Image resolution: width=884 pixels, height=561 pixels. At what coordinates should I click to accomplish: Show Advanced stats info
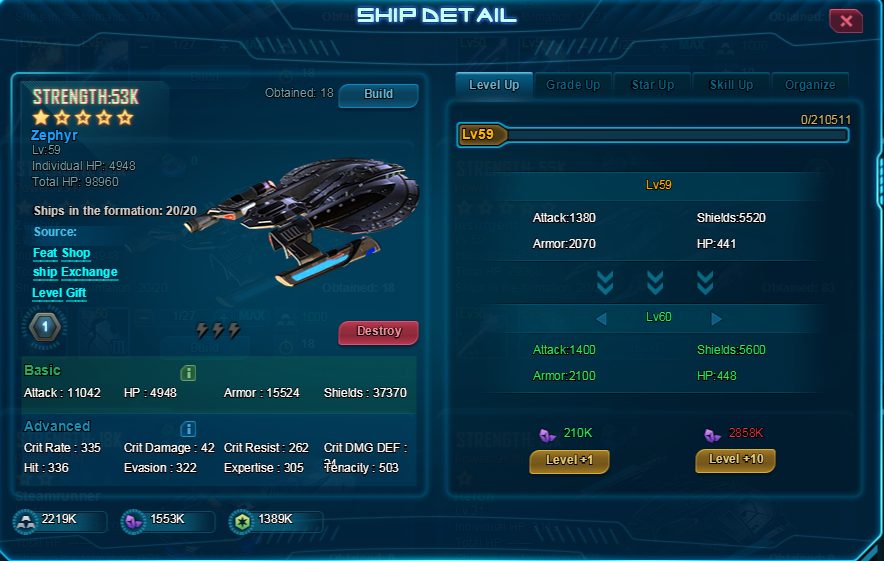(188, 429)
